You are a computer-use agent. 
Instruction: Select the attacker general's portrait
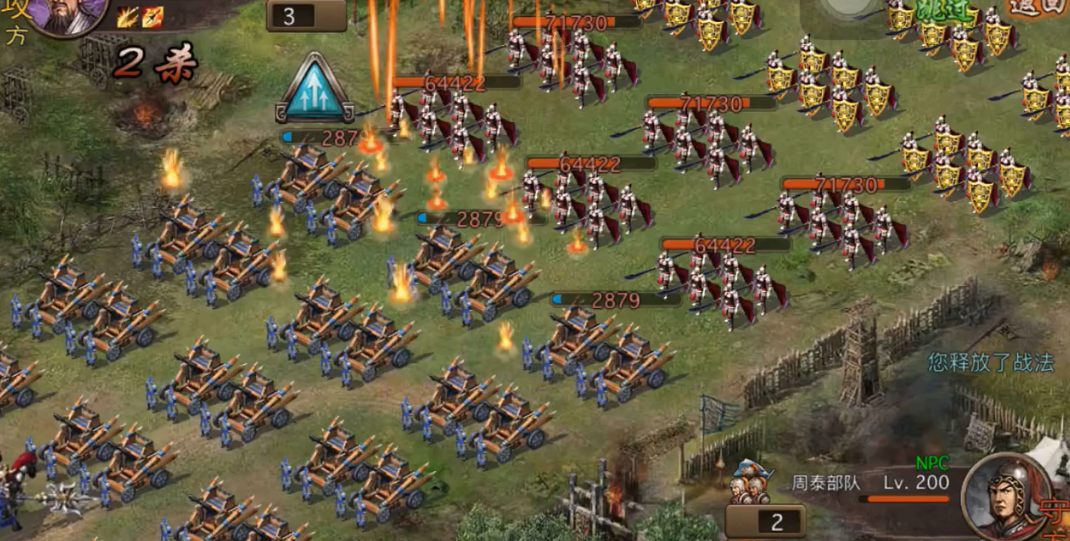tap(66, 14)
